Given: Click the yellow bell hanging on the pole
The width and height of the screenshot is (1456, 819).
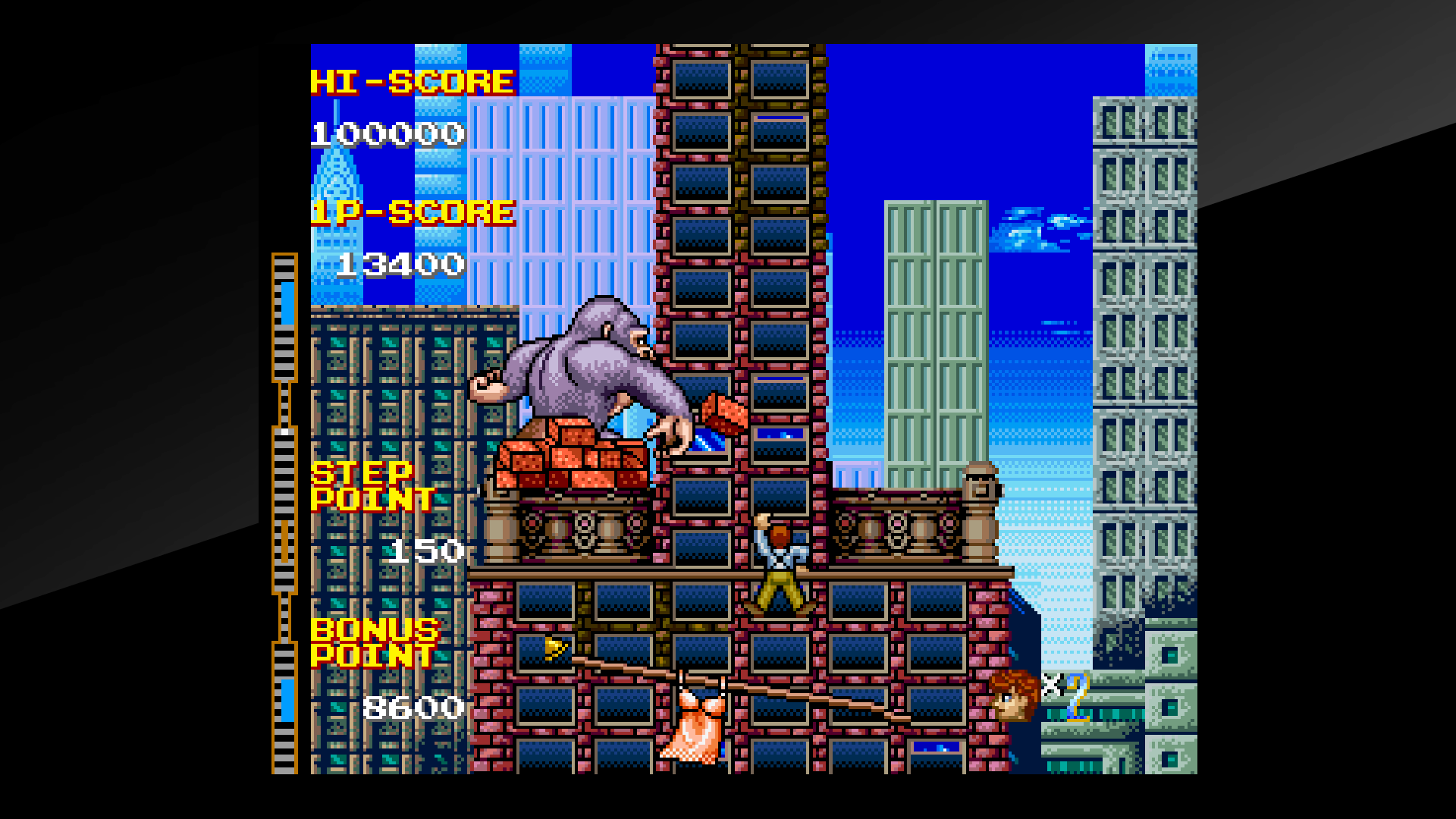Looking at the screenshot, I should [554, 648].
